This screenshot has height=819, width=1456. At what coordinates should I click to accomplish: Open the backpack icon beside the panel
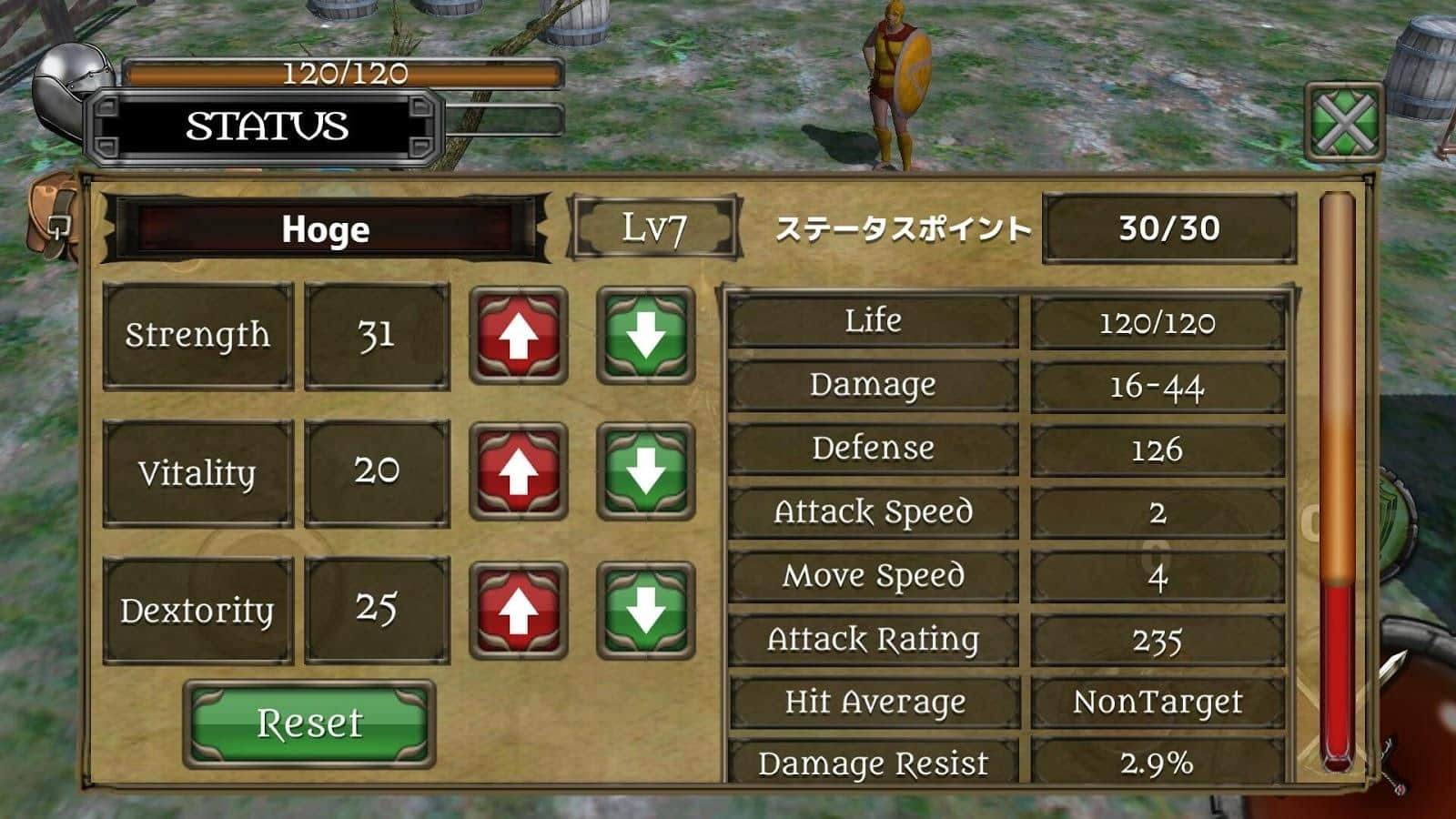coord(53,218)
